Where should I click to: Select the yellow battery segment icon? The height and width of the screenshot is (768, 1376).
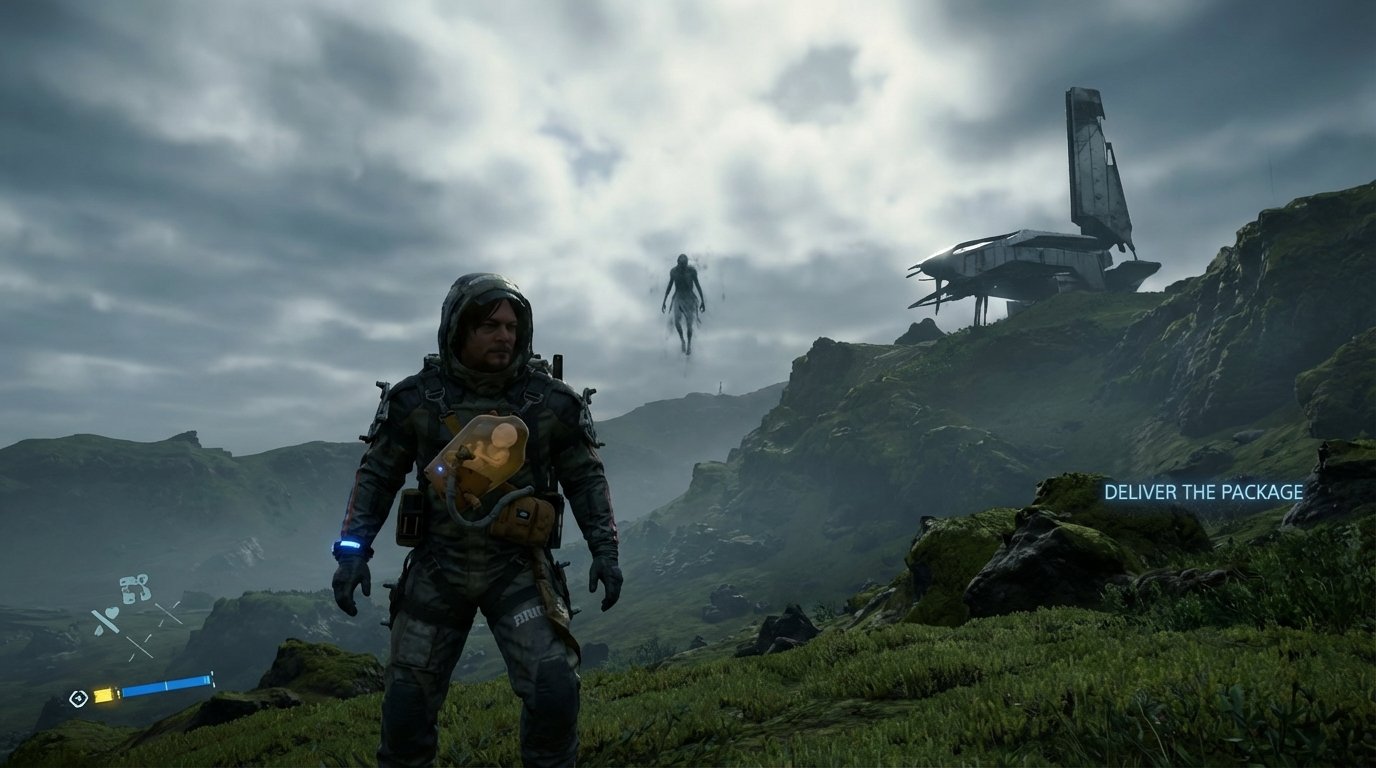coord(103,695)
